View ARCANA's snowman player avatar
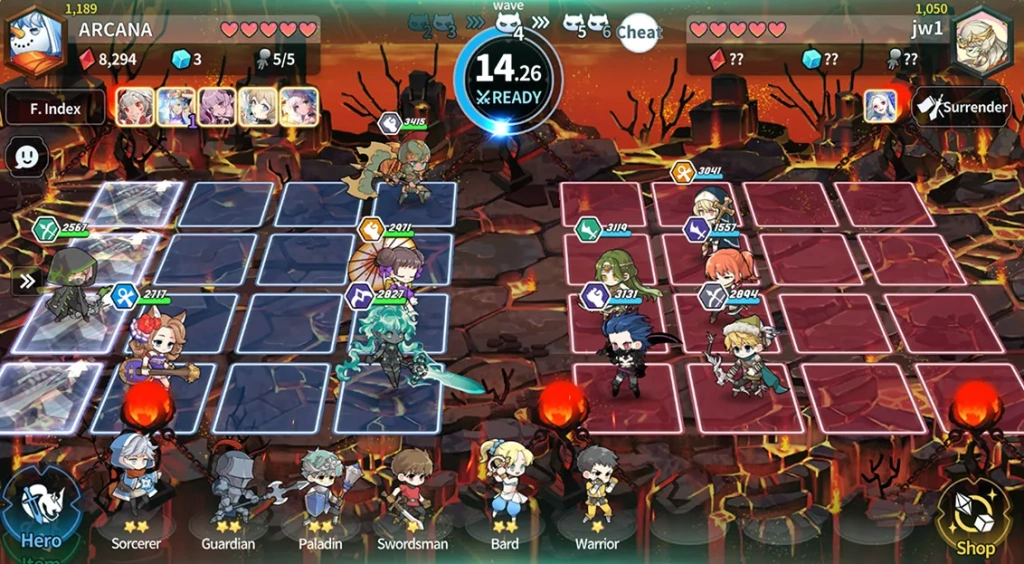The width and height of the screenshot is (1024, 564). point(34,42)
